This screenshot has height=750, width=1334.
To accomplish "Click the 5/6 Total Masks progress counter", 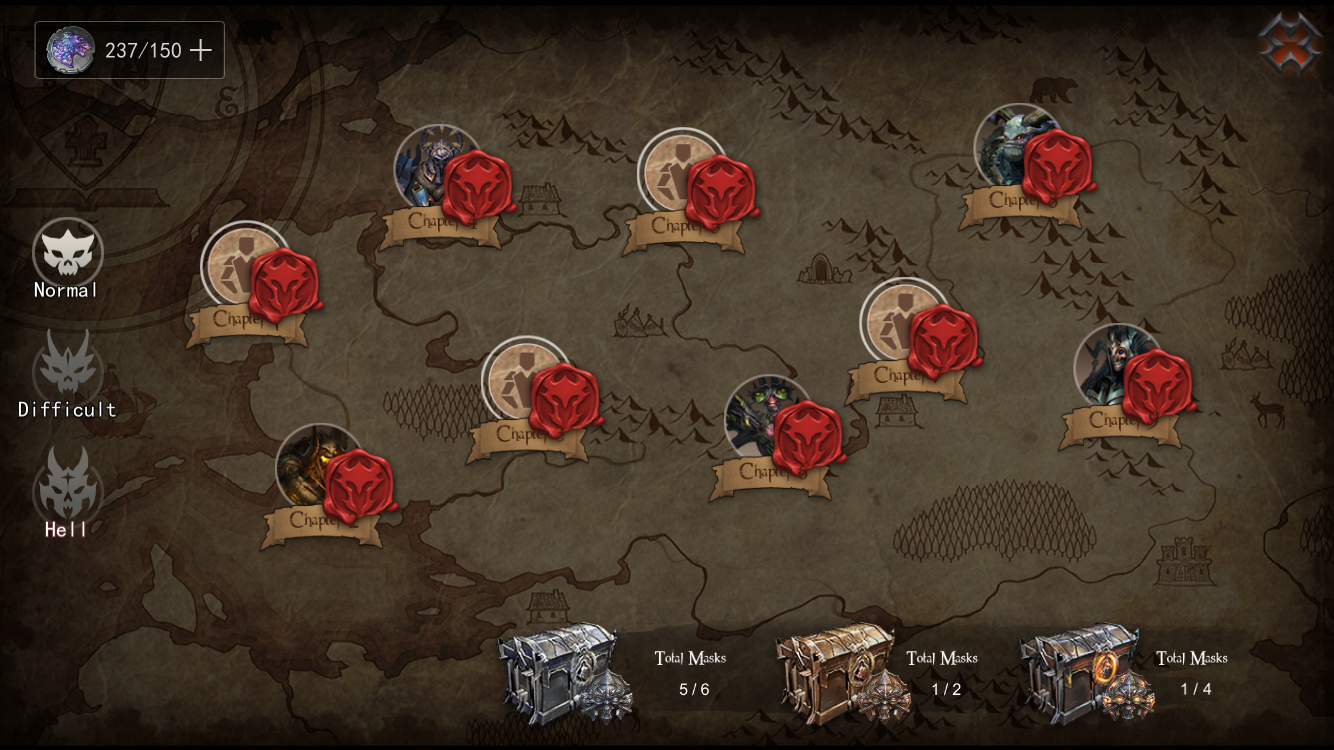I will 690,670.
